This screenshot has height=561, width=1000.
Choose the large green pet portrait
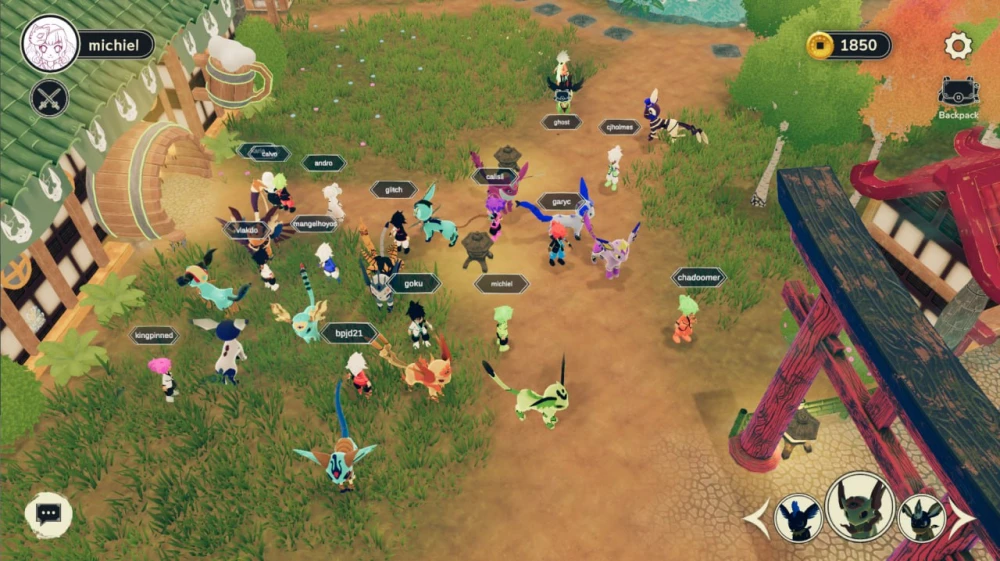click(860, 506)
